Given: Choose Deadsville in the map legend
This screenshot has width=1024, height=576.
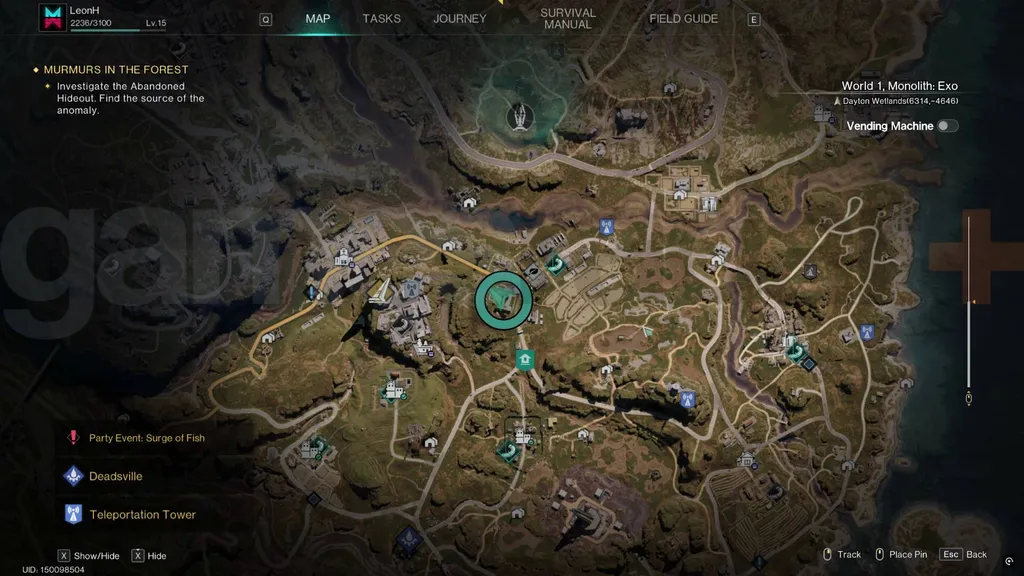Looking at the screenshot, I should click(115, 476).
